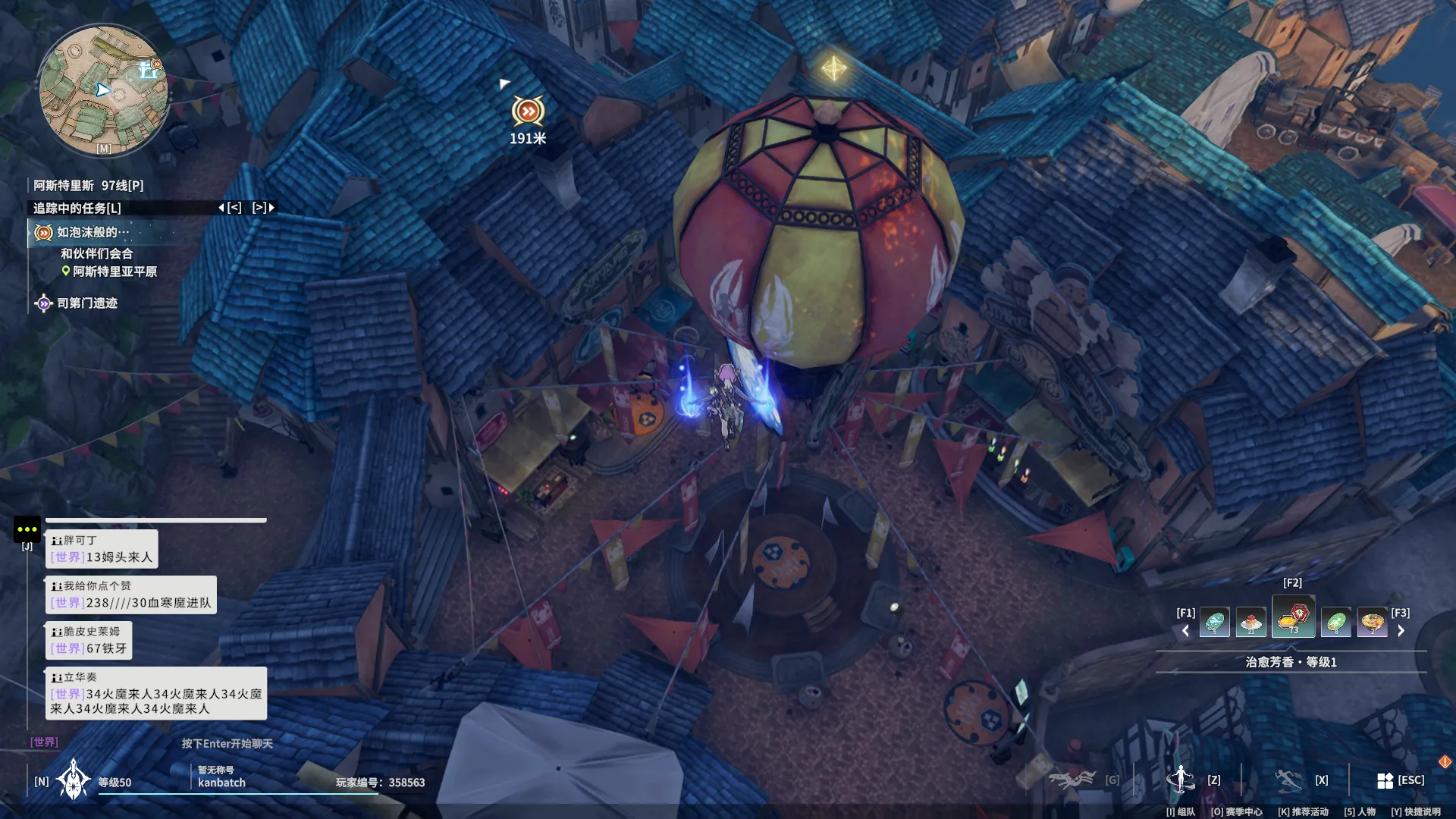
Task: Open the circular minimap
Action: click(103, 89)
